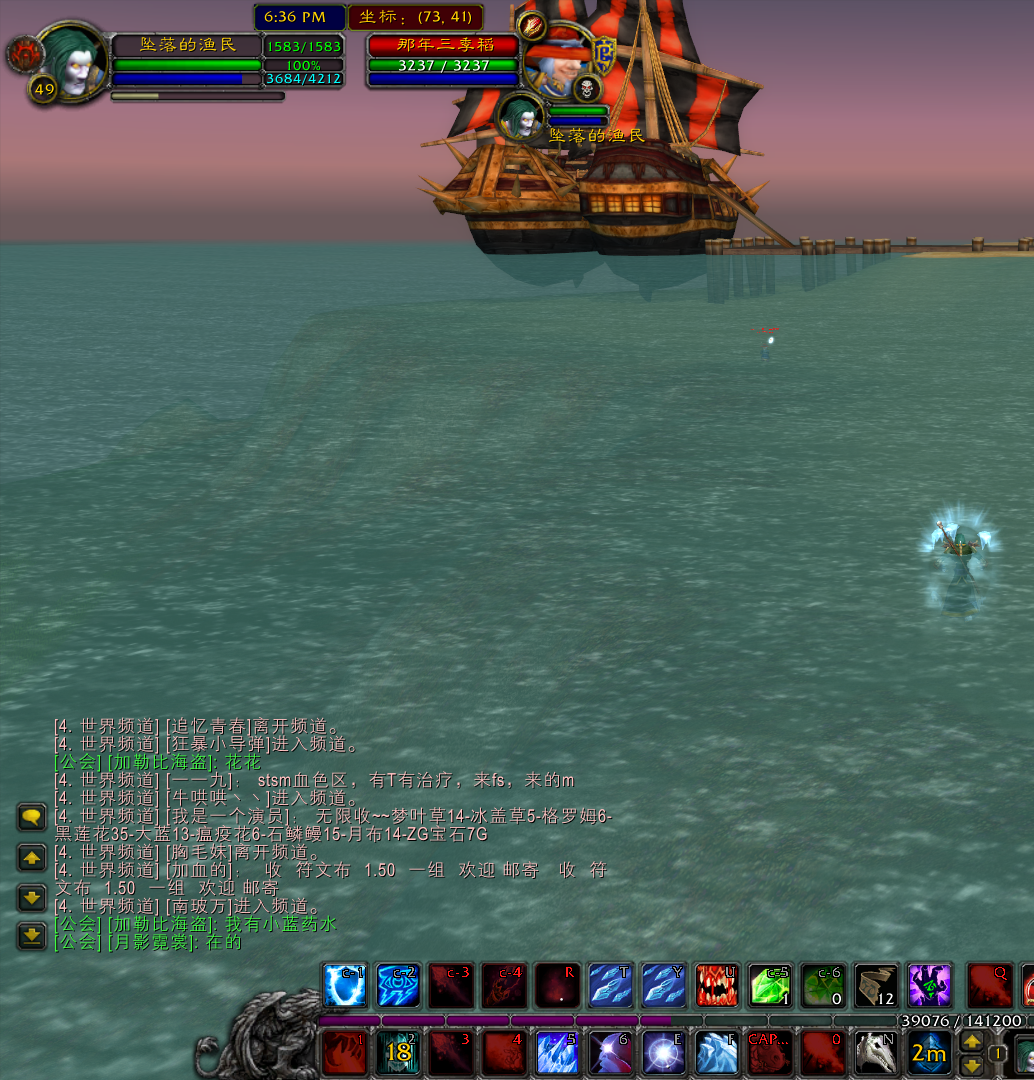Click the chat scroll-down arrow button

[x=32, y=896]
